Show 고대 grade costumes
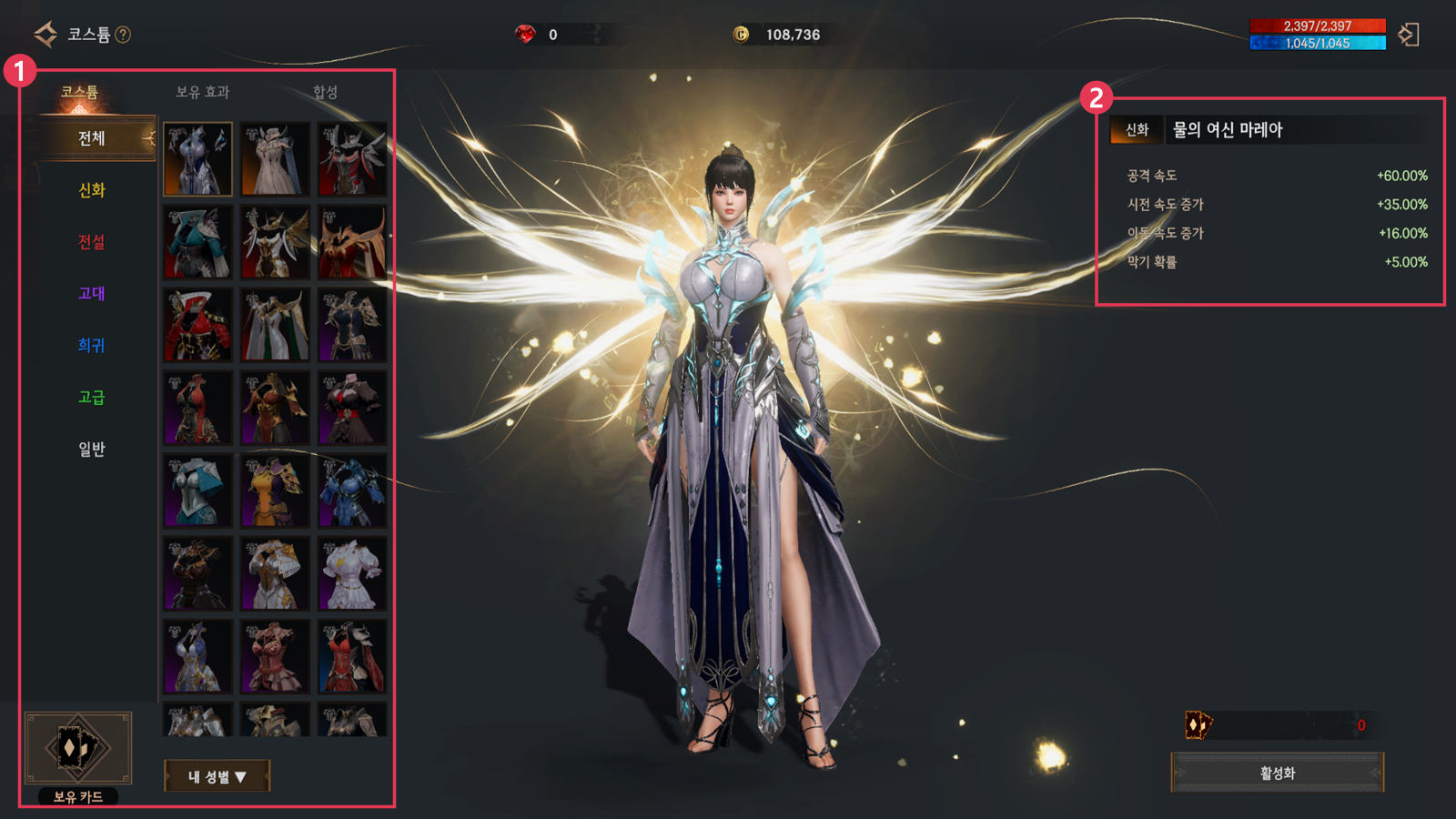This screenshot has width=1456, height=819. tap(92, 294)
